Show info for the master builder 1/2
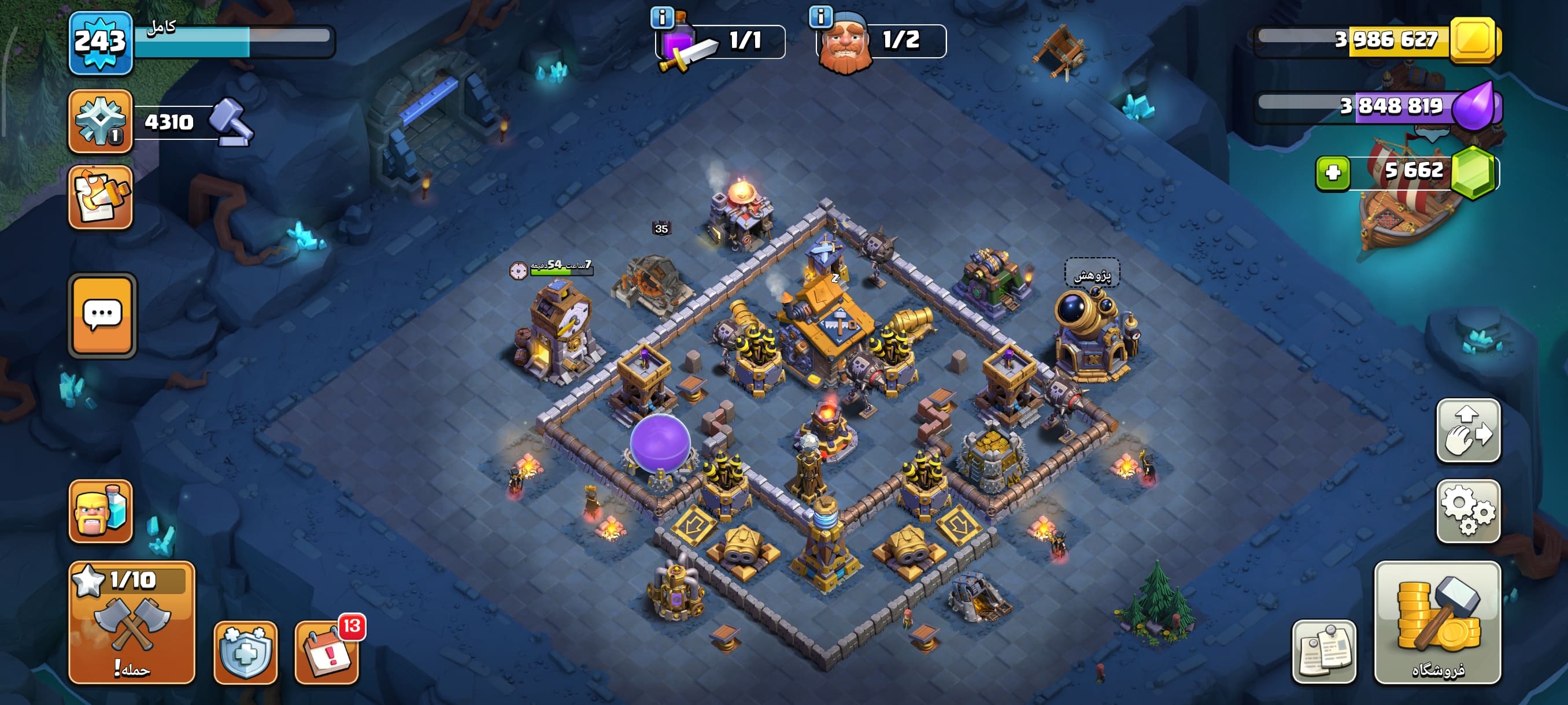Image resolution: width=1568 pixels, height=705 pixels. 820,17
